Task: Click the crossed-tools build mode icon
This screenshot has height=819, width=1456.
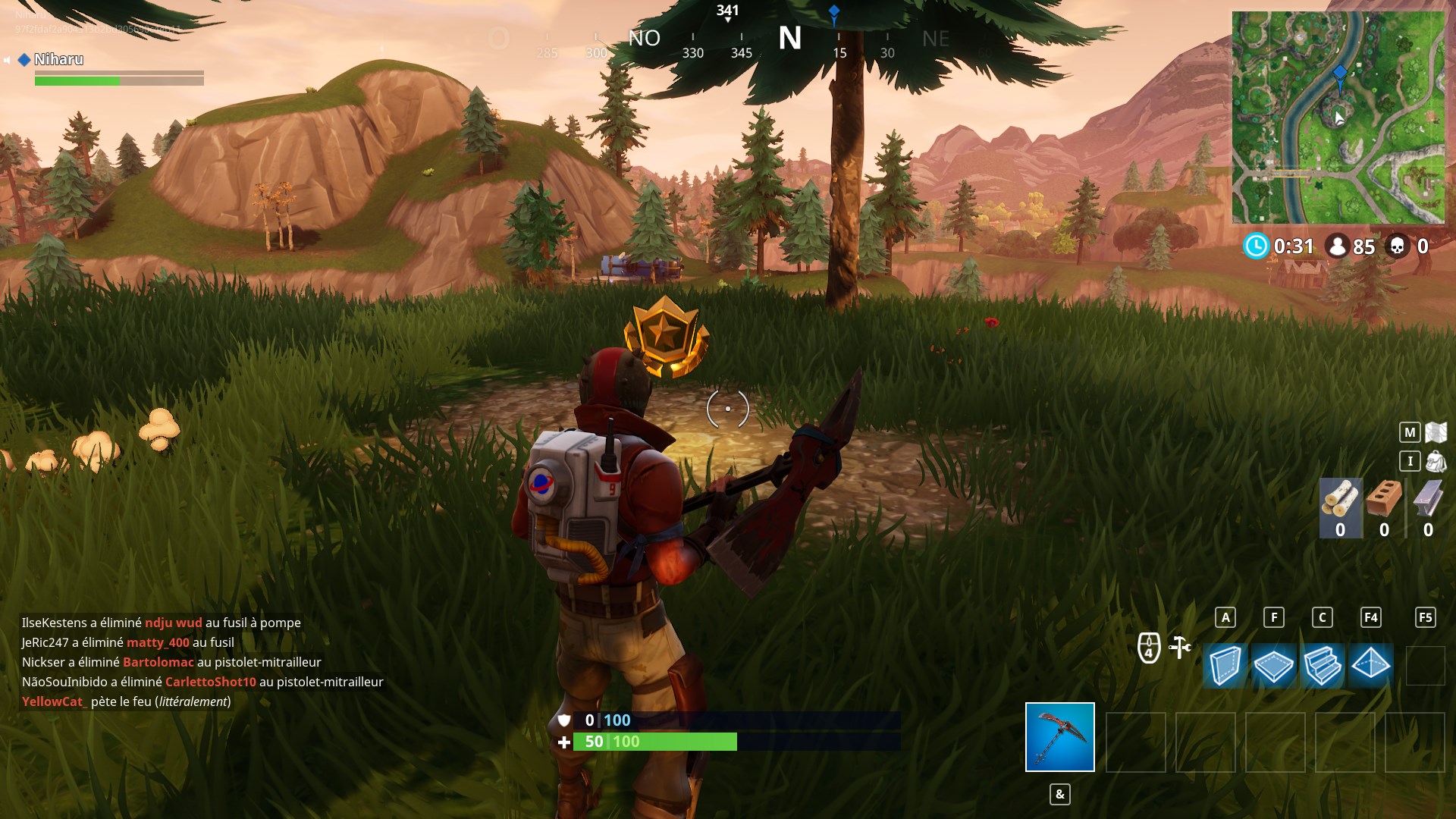Action: pos(1180,647)
